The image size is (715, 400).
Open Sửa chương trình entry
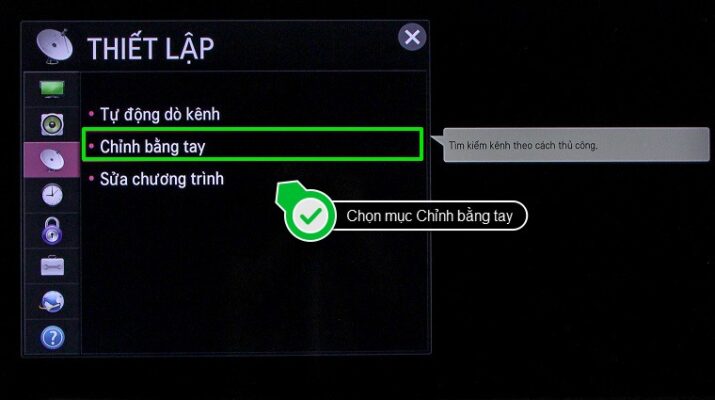161,179
